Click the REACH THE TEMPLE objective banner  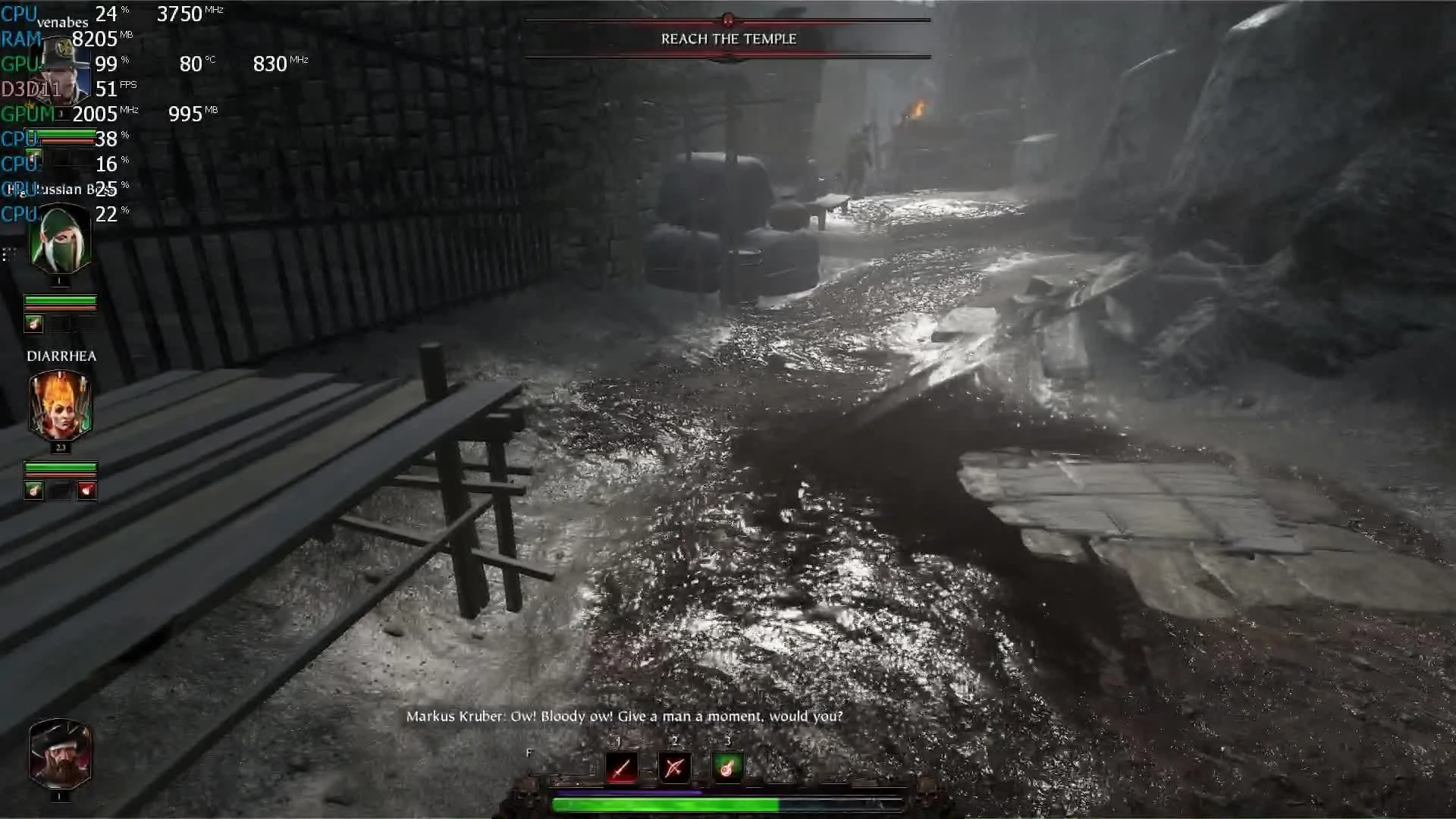point(728,39)
